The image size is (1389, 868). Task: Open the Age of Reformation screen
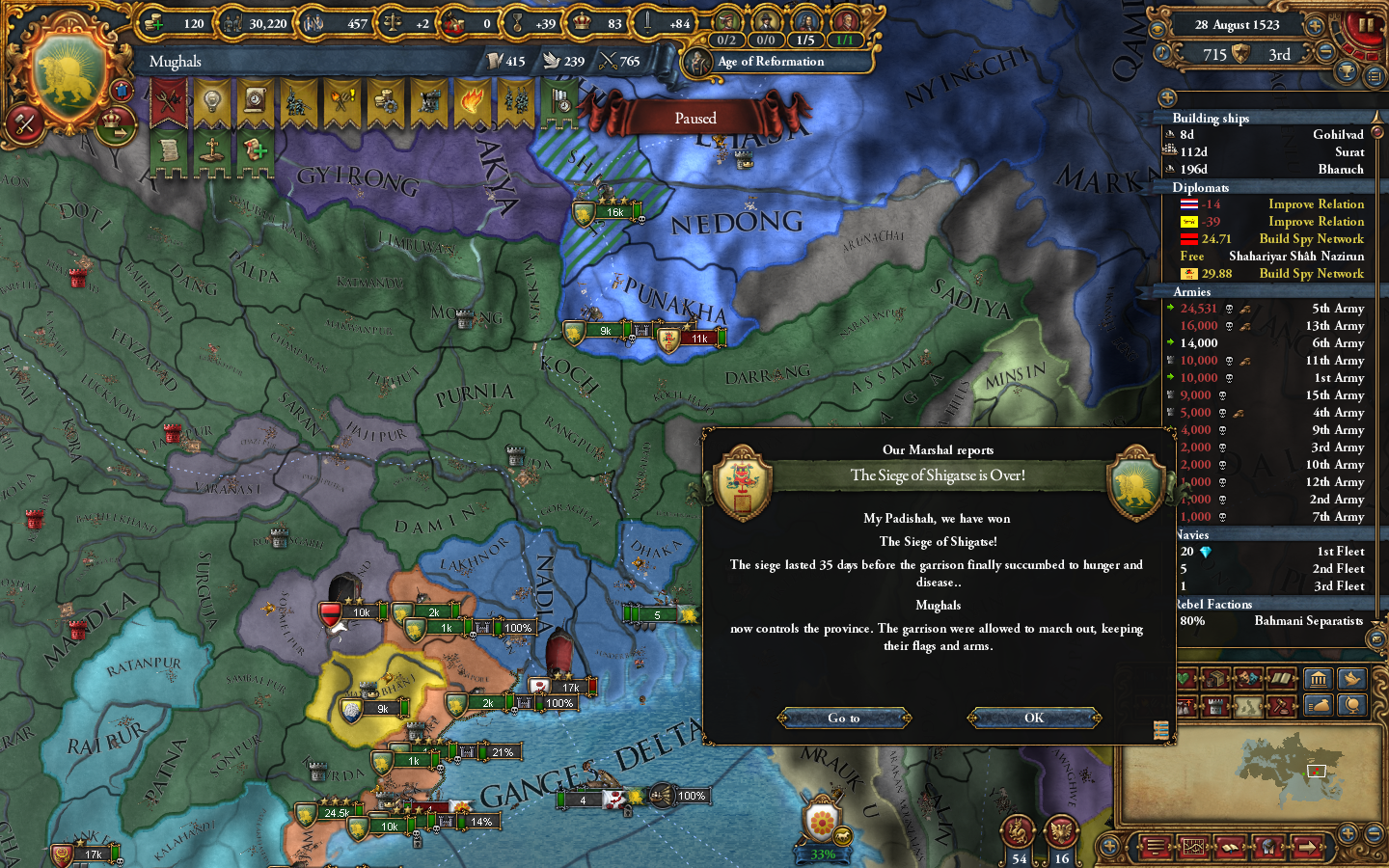click(x=768, y=62)
